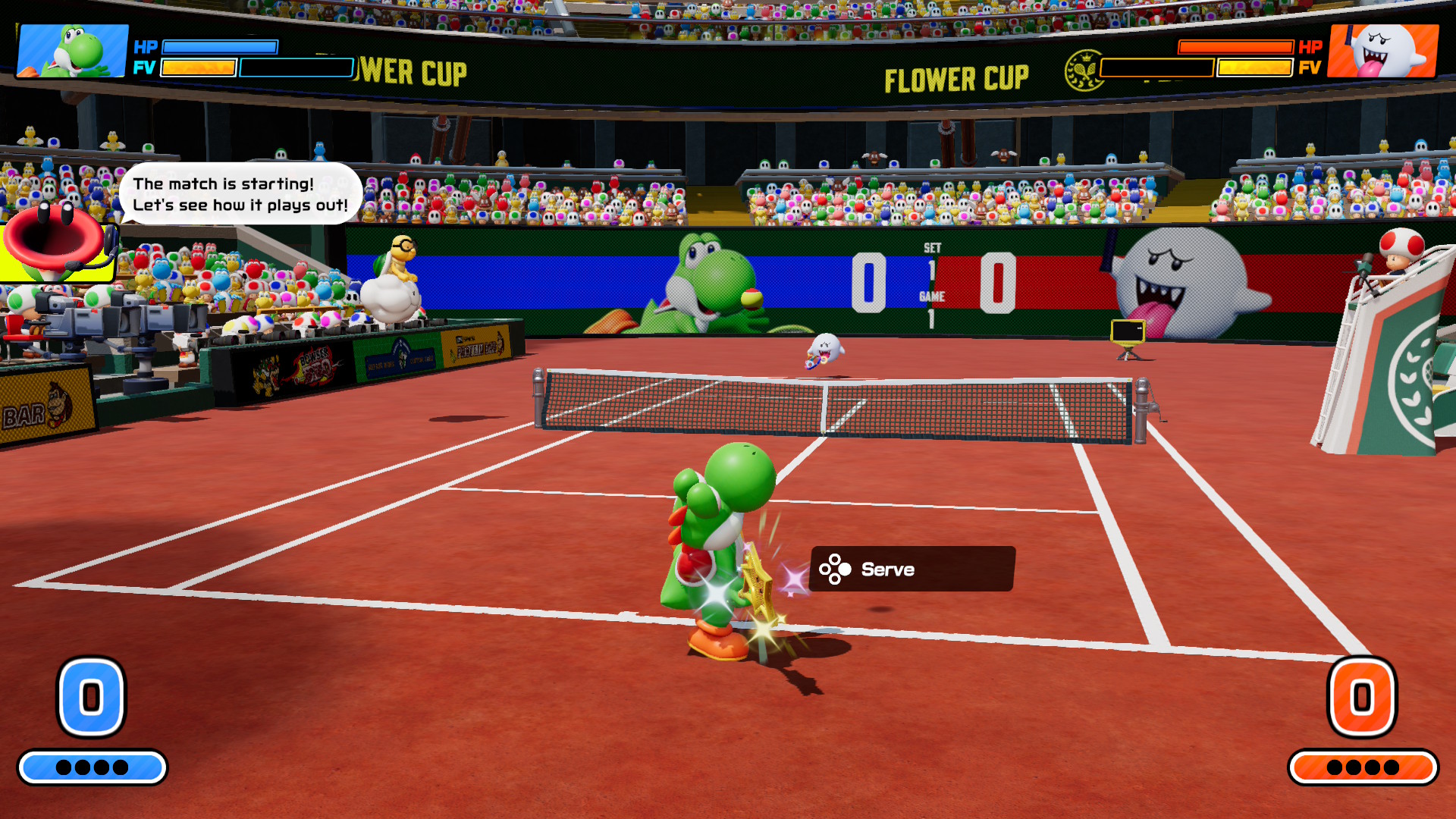Viewport: 1456px width, 819px height.
Task: Select Boo's opponent portrait
Action: pos(1383,51)
